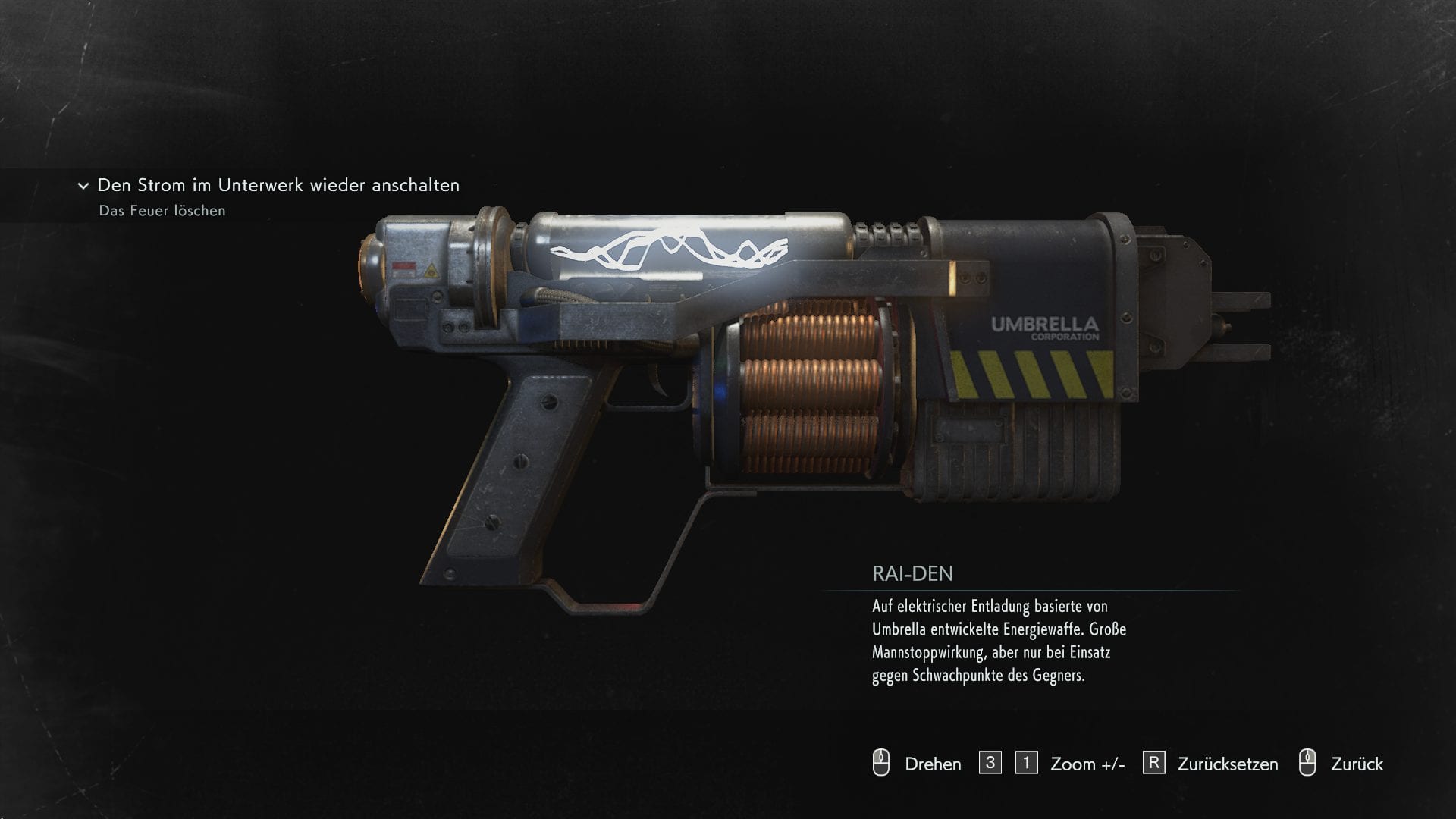Select the sub-objective Das Feuer löschen
The width and height of the screenshot is (1456, 819).
(162, 211)
